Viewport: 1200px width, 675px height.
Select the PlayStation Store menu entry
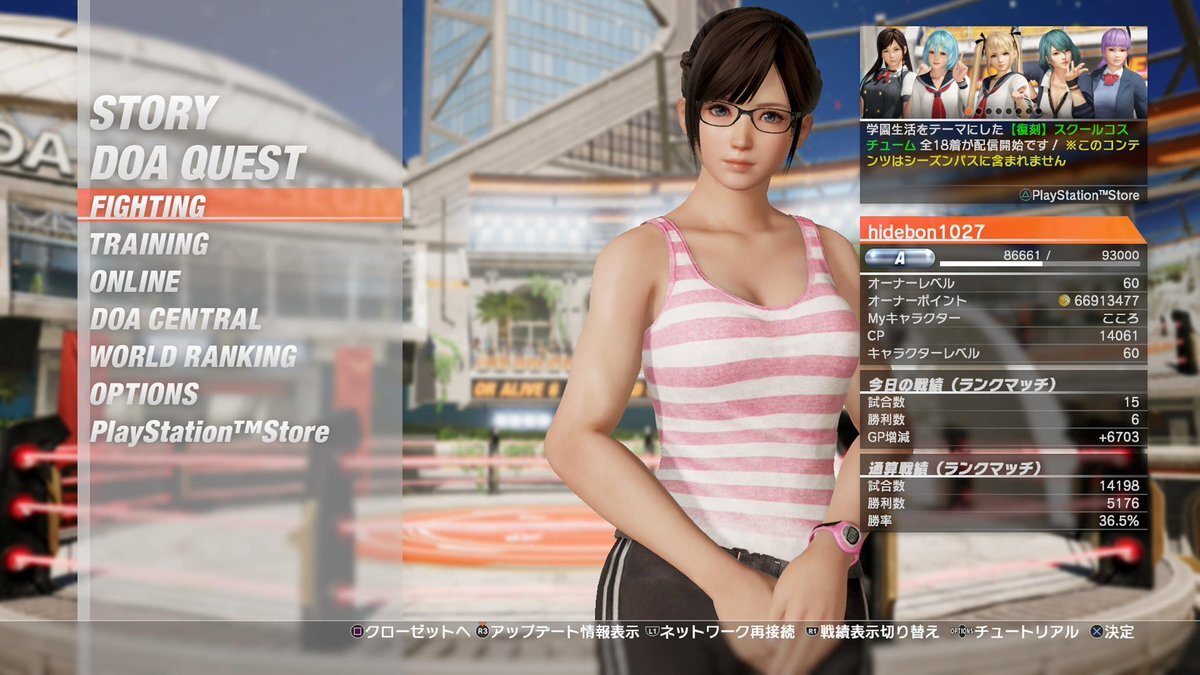[209, 432]
